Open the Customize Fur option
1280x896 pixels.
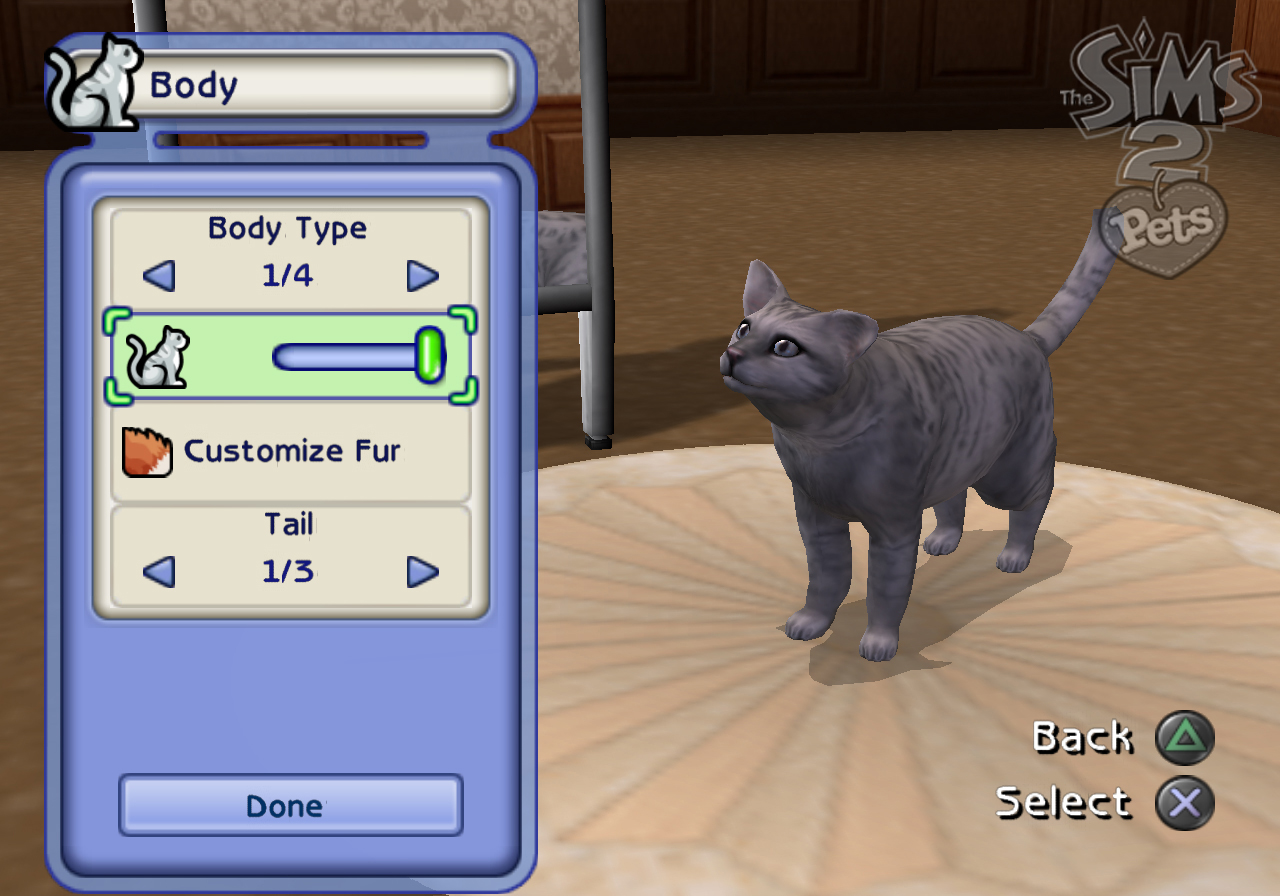tap(290, 452)
